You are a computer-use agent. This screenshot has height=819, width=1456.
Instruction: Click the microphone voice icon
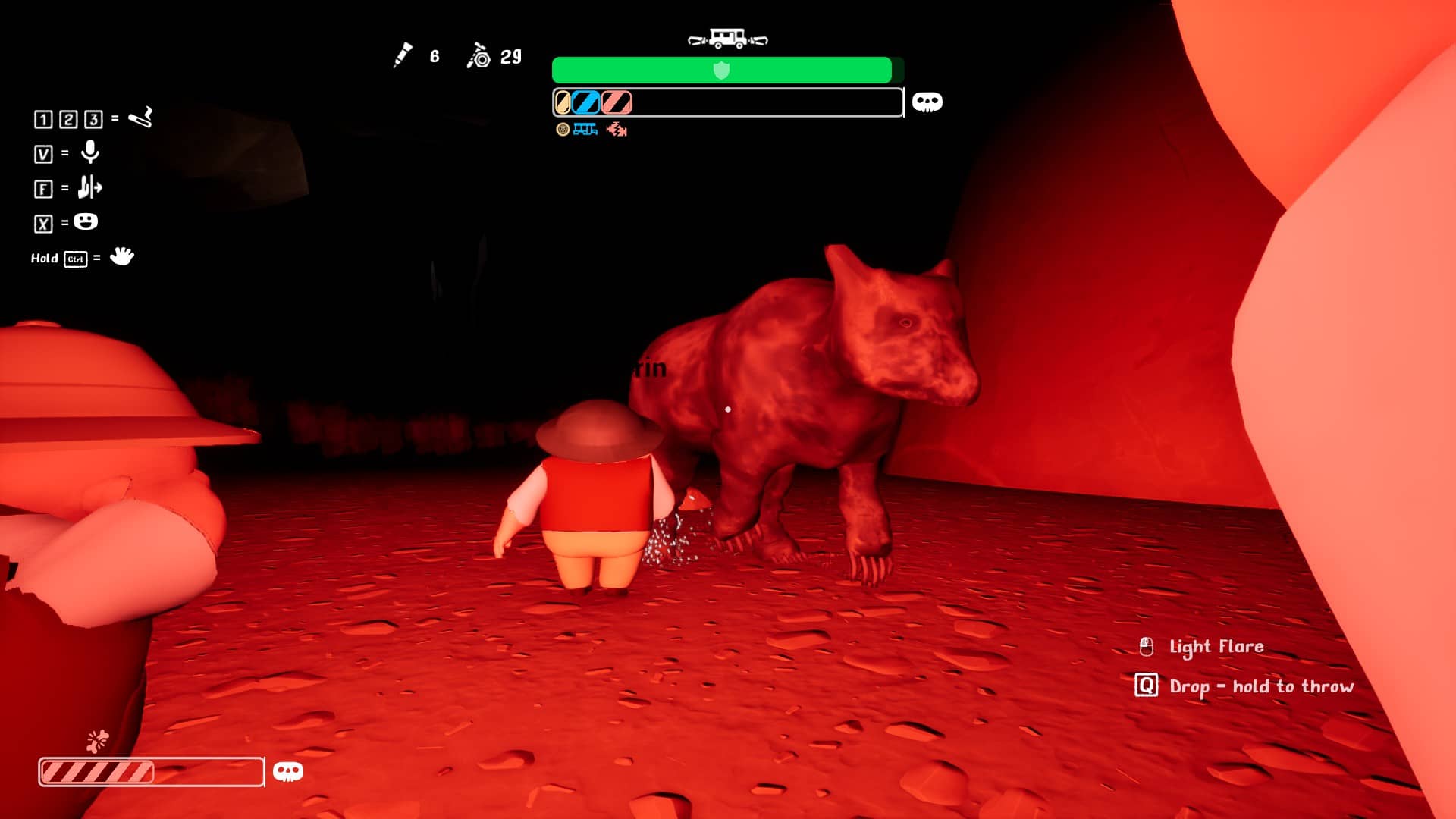pyautogui.click(x=90, y=152)
